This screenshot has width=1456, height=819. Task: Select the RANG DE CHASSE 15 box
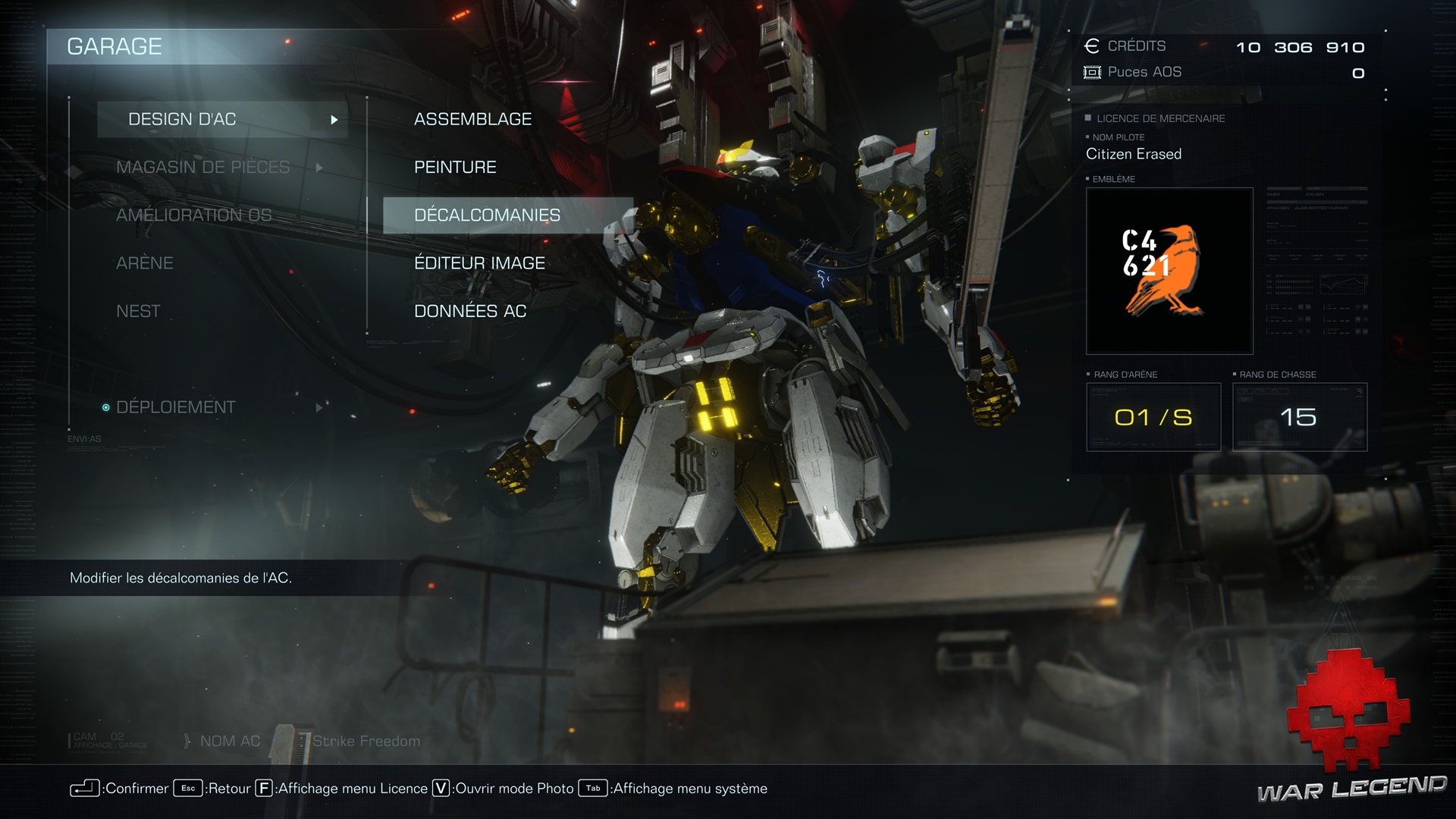1299,417
